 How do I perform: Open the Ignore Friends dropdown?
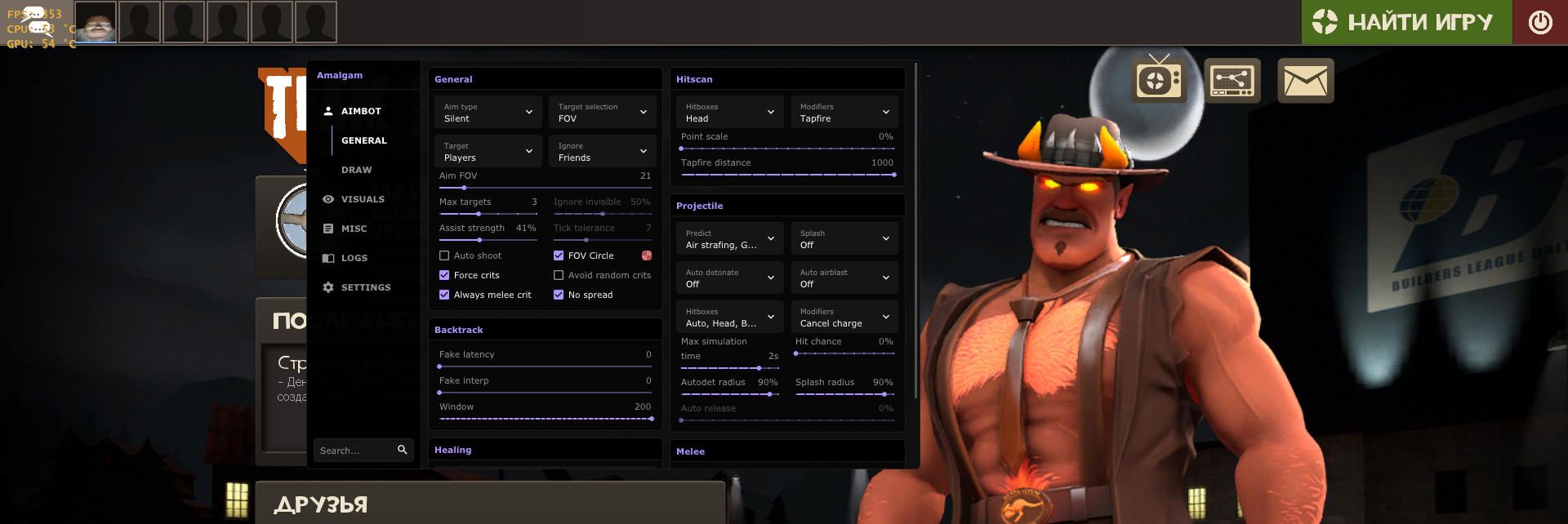[602, 152]
